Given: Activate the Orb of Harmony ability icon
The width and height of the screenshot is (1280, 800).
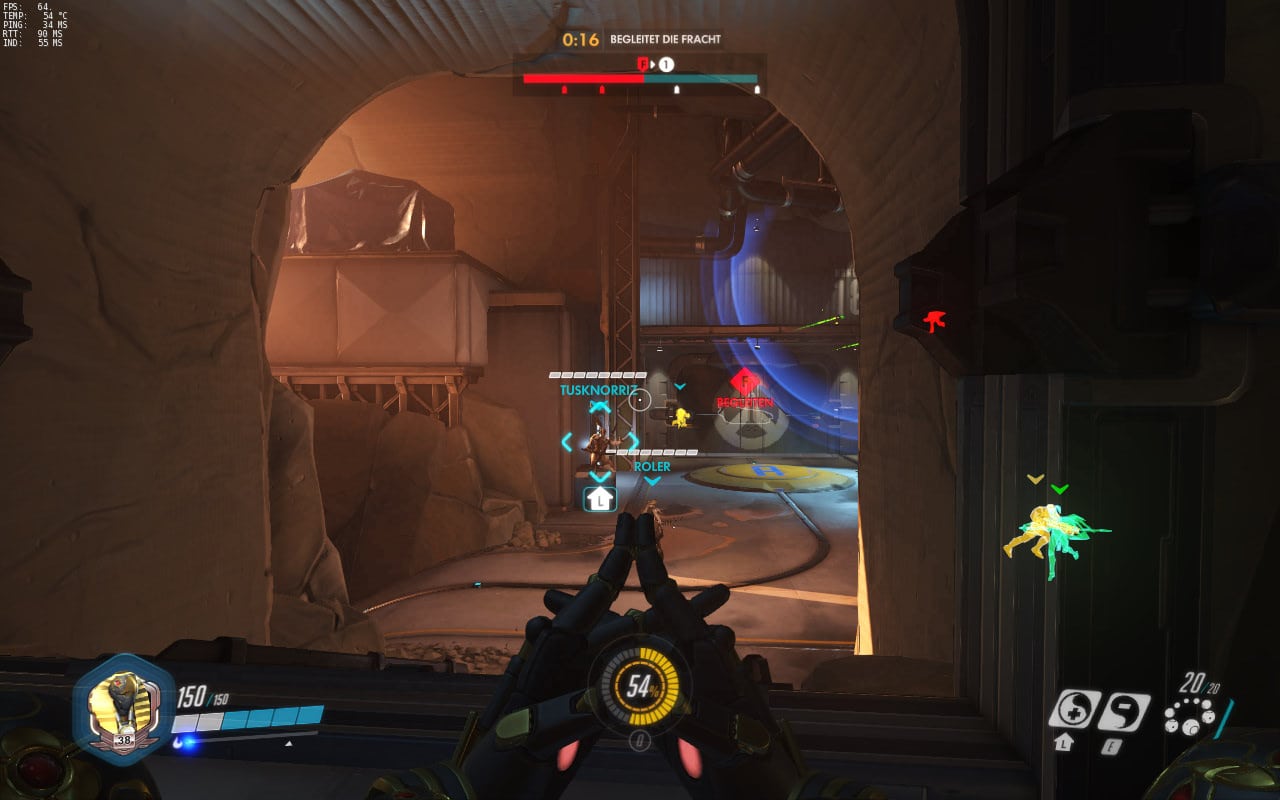Looking at the screenshot, I should point(1074,709).
